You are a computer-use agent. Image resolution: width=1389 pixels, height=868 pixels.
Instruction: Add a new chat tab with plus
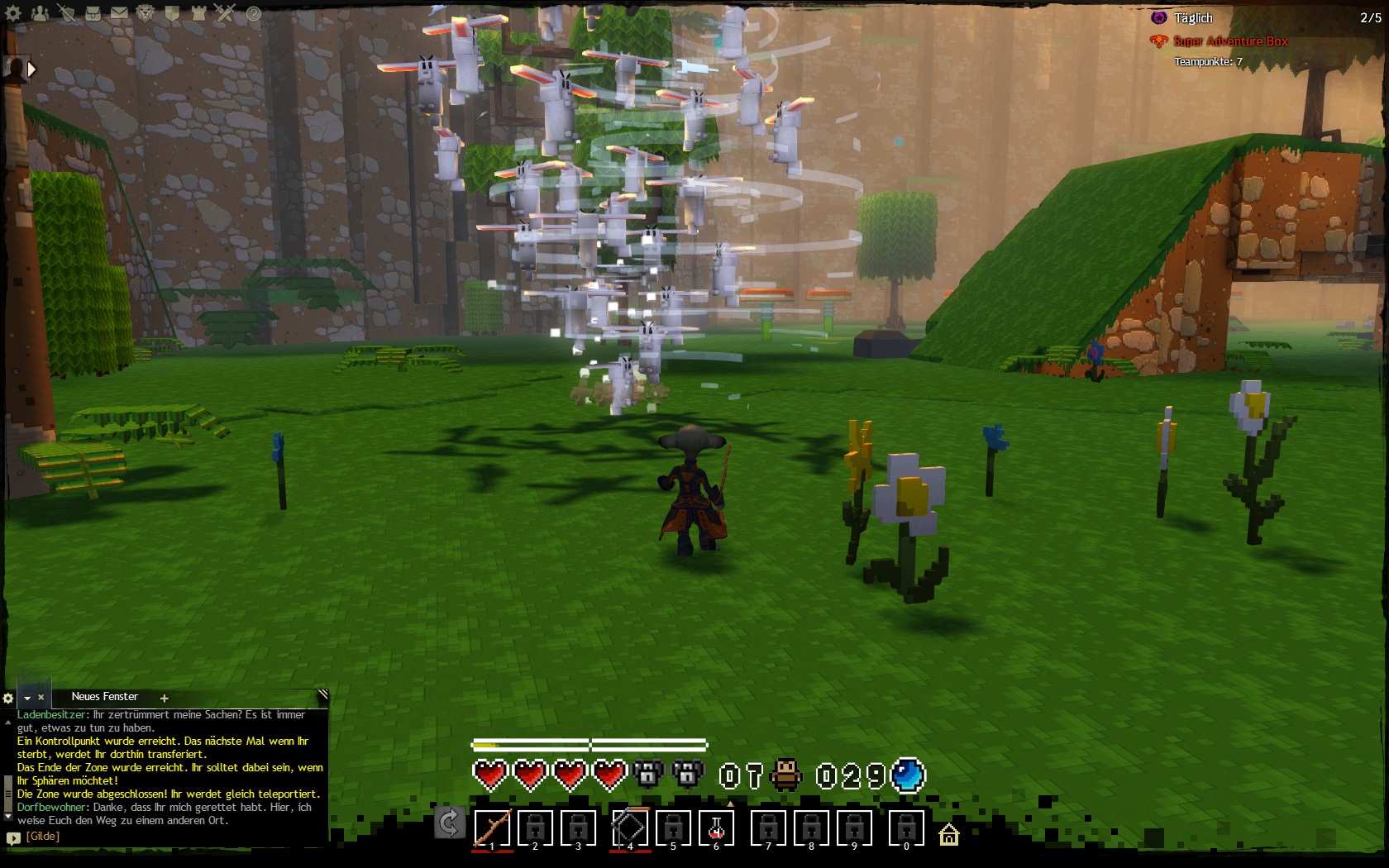point(164,699)
